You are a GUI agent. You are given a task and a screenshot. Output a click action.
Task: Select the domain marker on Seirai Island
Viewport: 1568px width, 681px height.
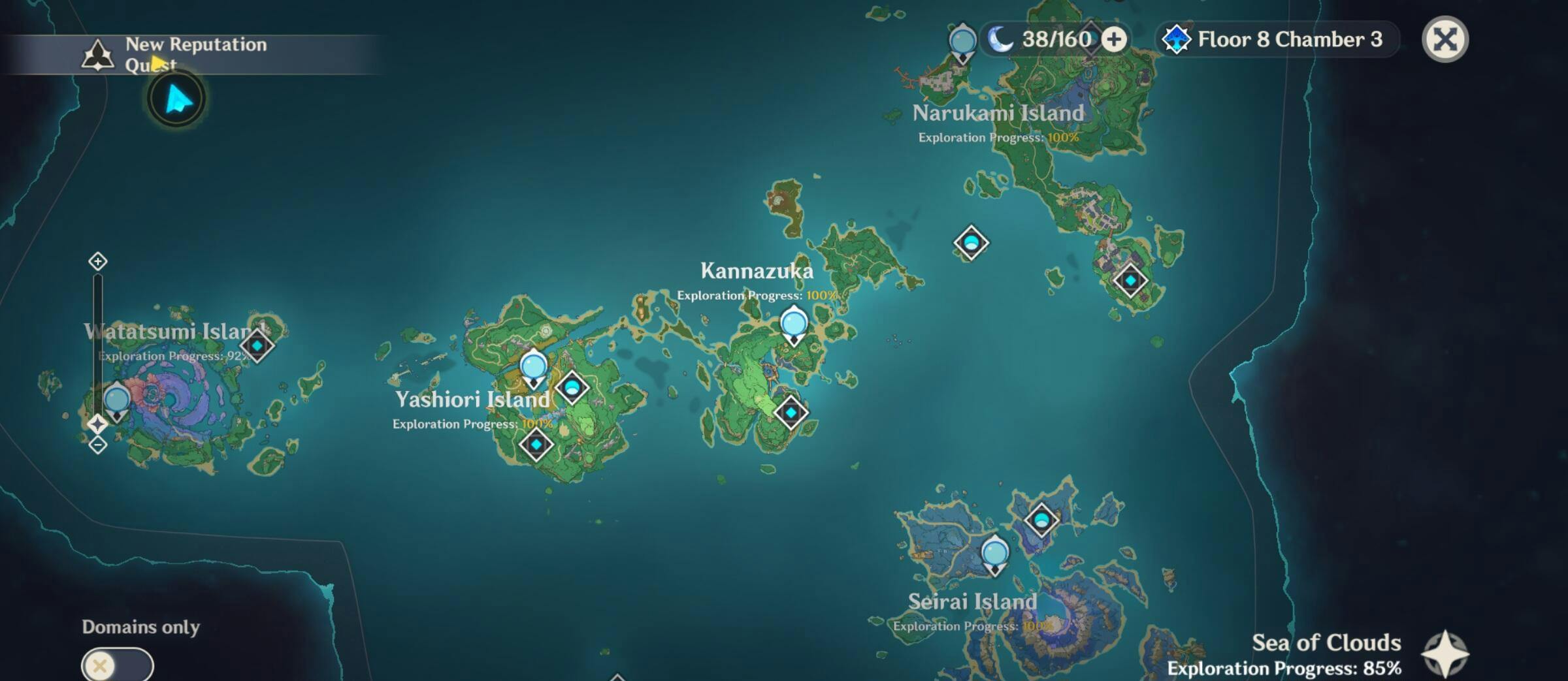pyautogui.click(x=1041, y=520)
